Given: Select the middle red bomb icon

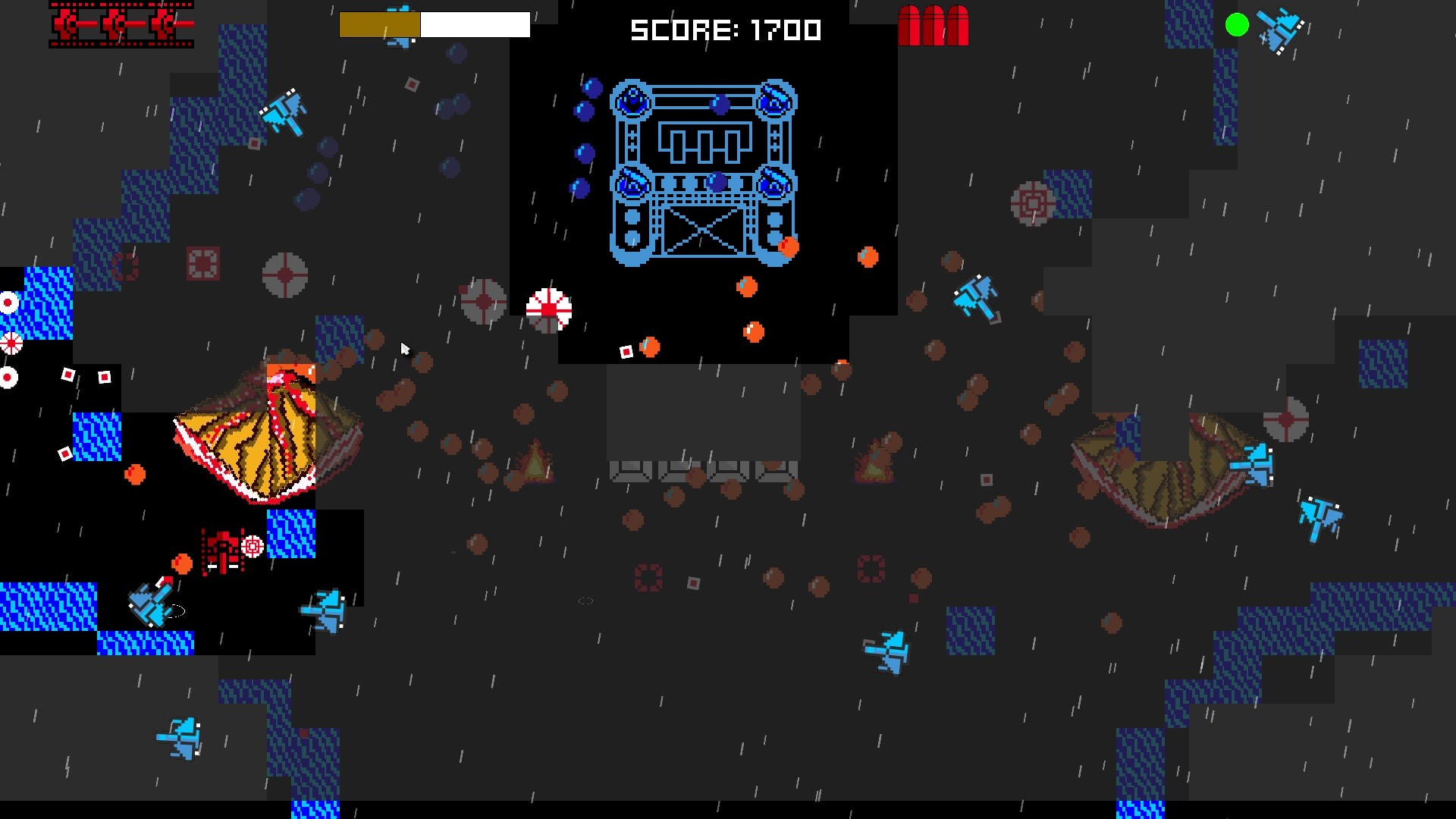Looking at the screenshot, I should click(934, 24).
